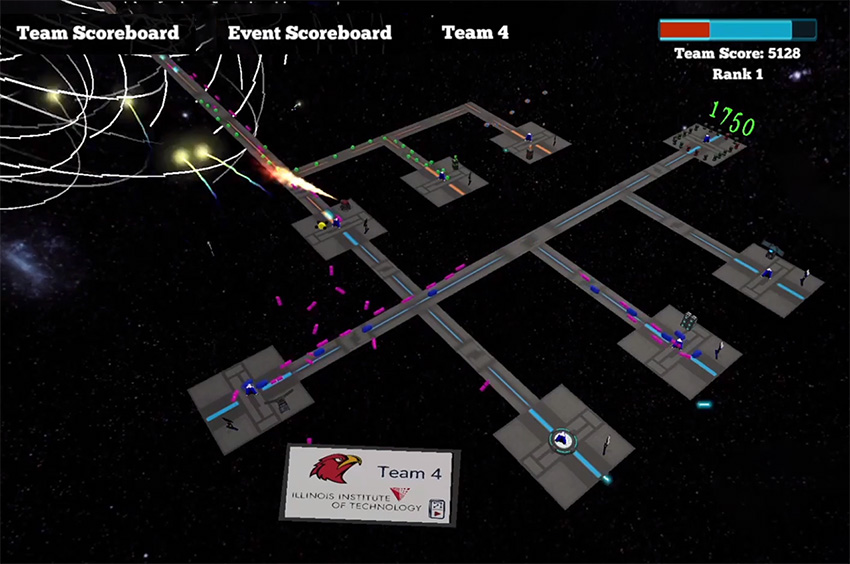Select the Team 4 header tab
The height and width of the screenshot is (564, 850).
475,33
